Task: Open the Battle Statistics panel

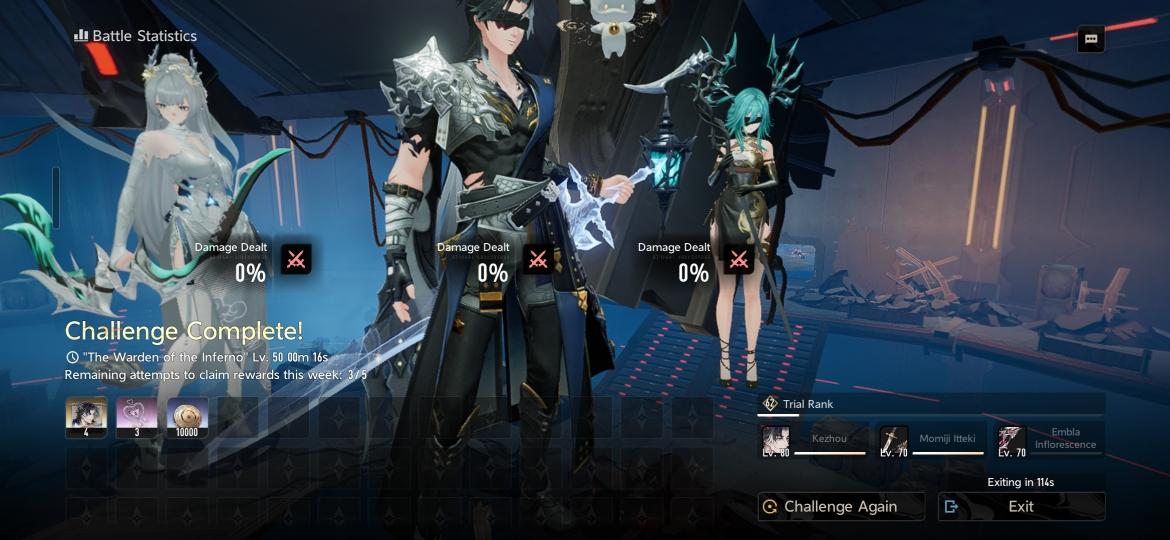Action: pos(135,36)
